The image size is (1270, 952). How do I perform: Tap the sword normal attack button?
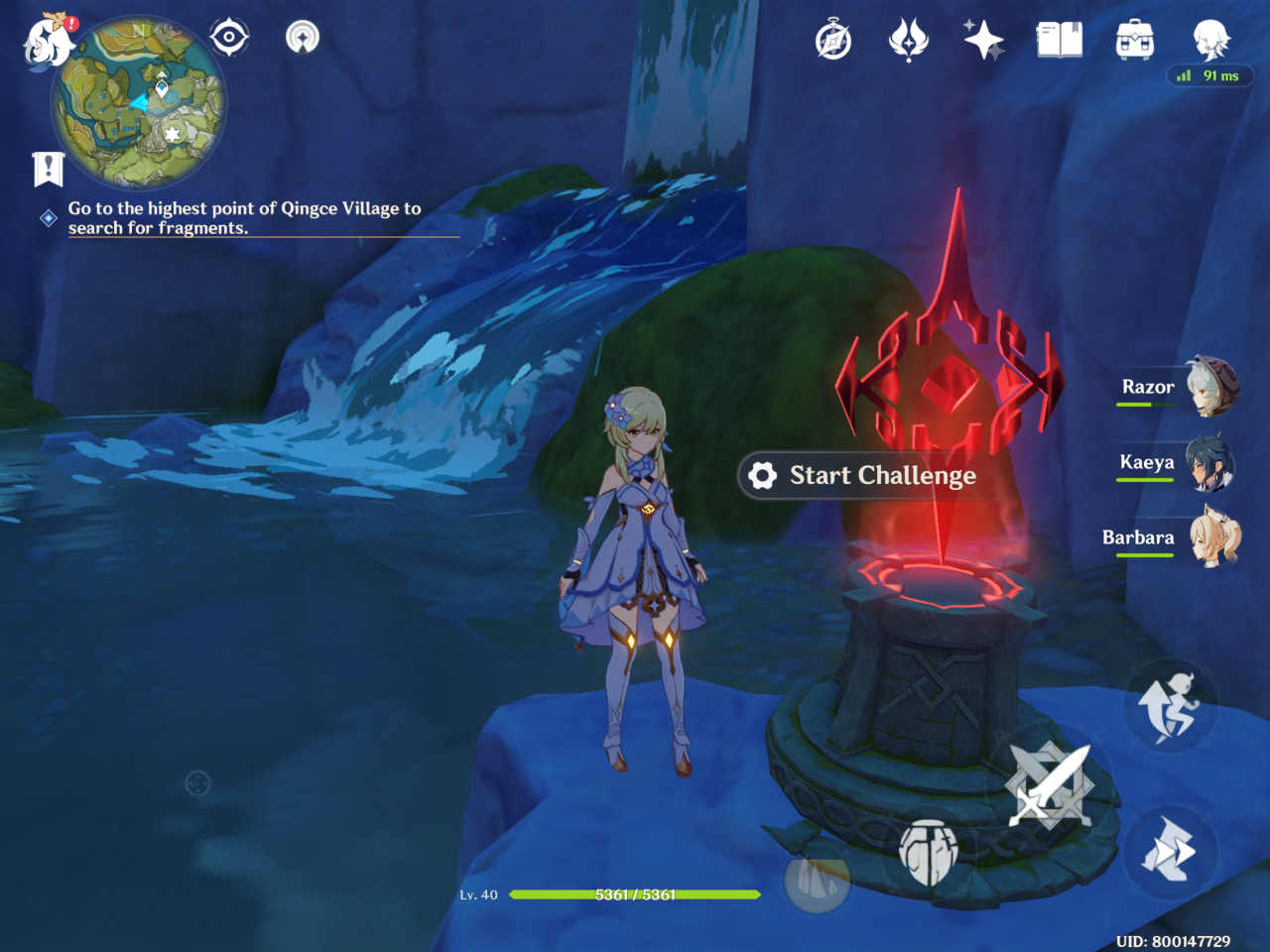pyautogui.click(x=1050, y=785)
